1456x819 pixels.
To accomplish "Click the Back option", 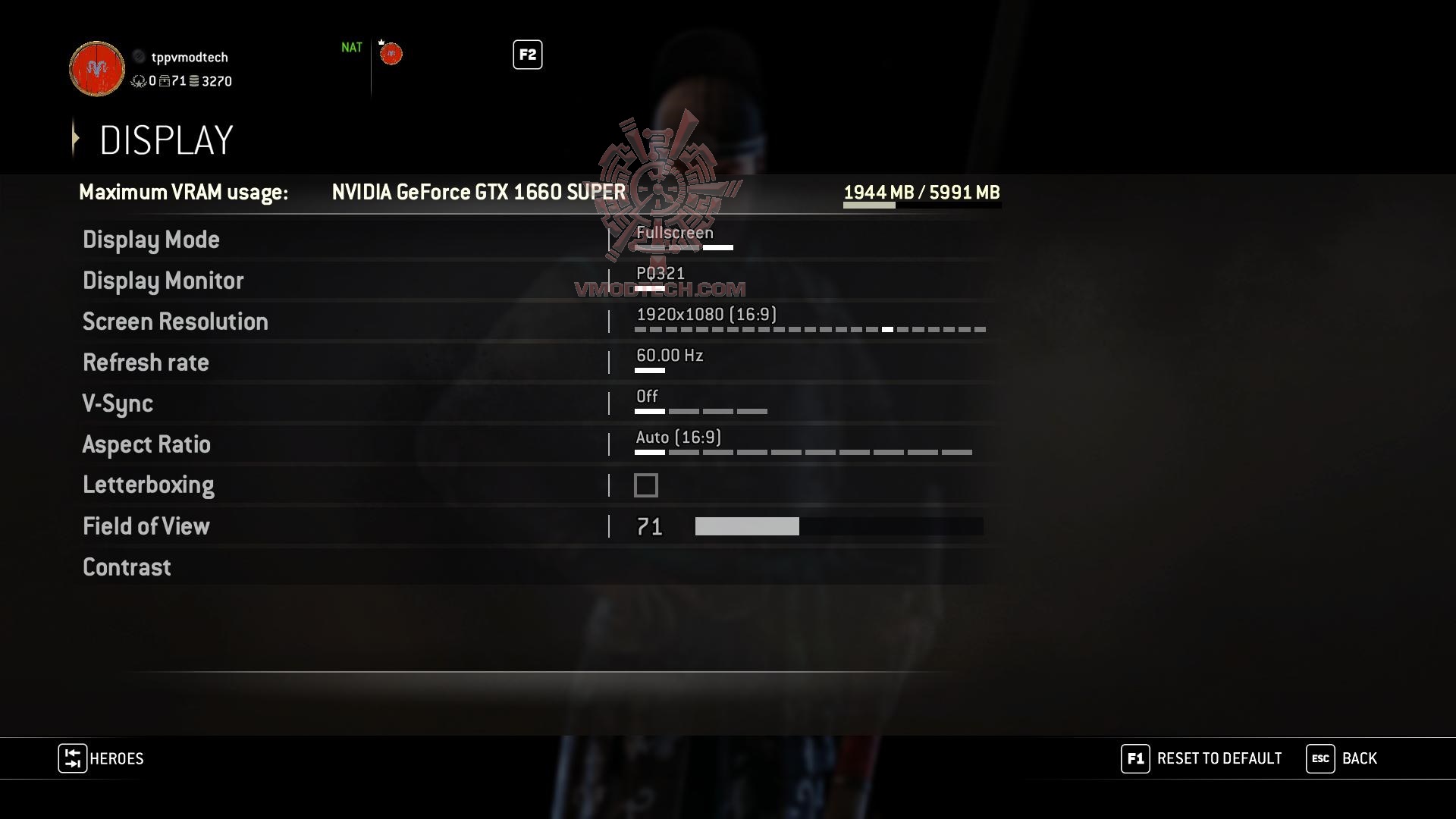I will click(x=1360, y=758).
